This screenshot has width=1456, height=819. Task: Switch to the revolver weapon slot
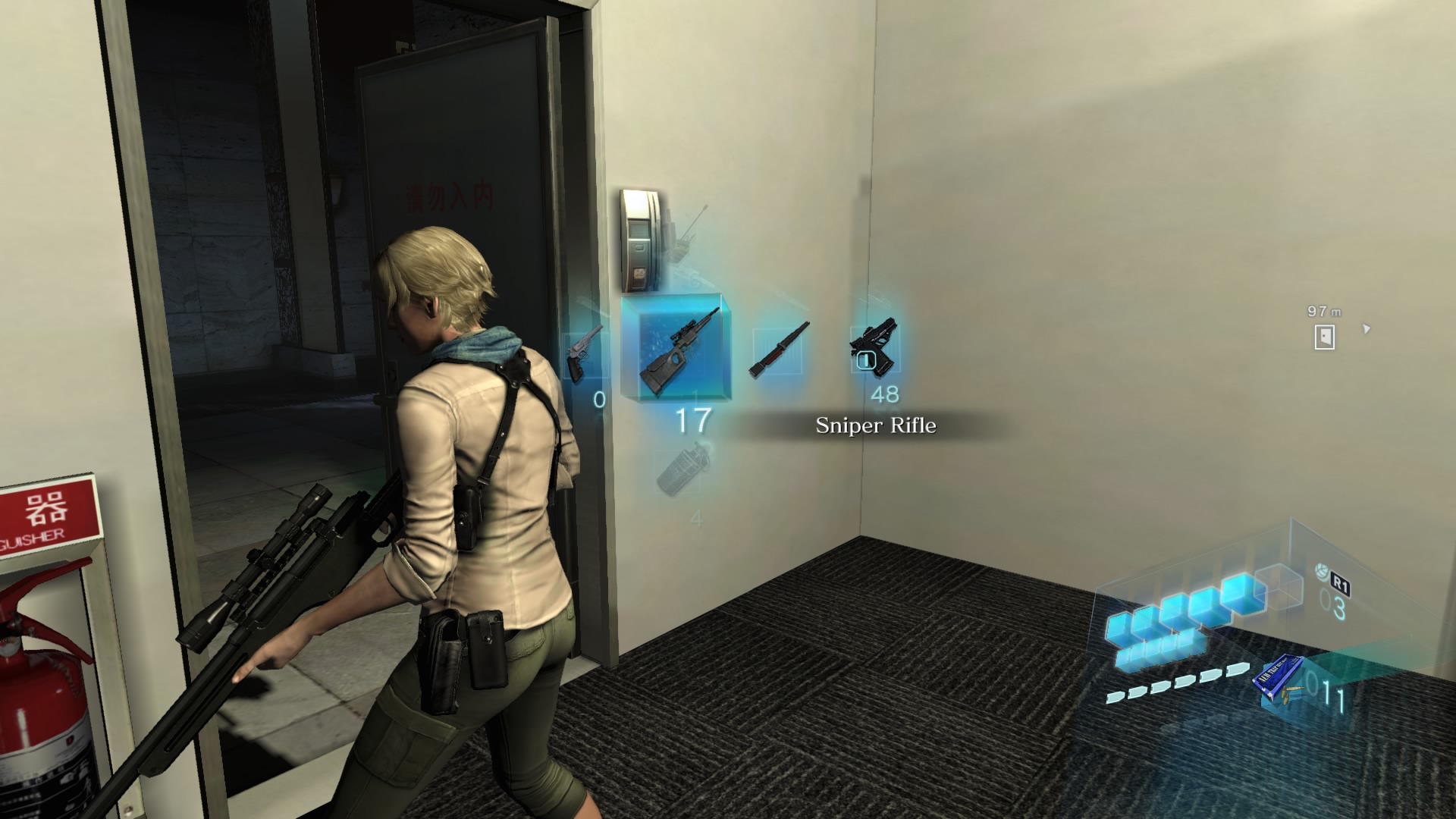tap(585, 353)
